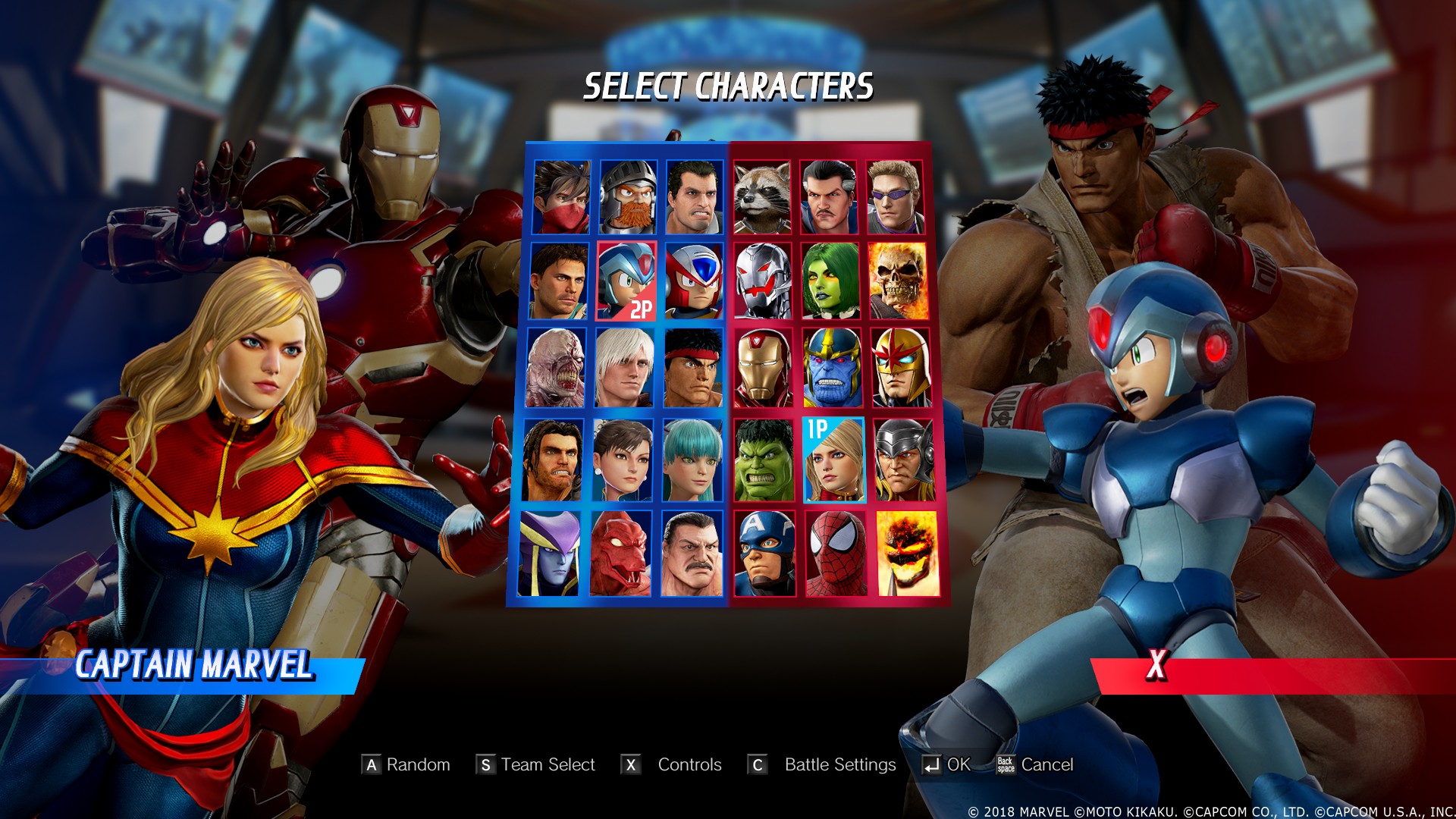Open Battle Settings
This screenshot has width=1456, height=819.
(839, 765)
